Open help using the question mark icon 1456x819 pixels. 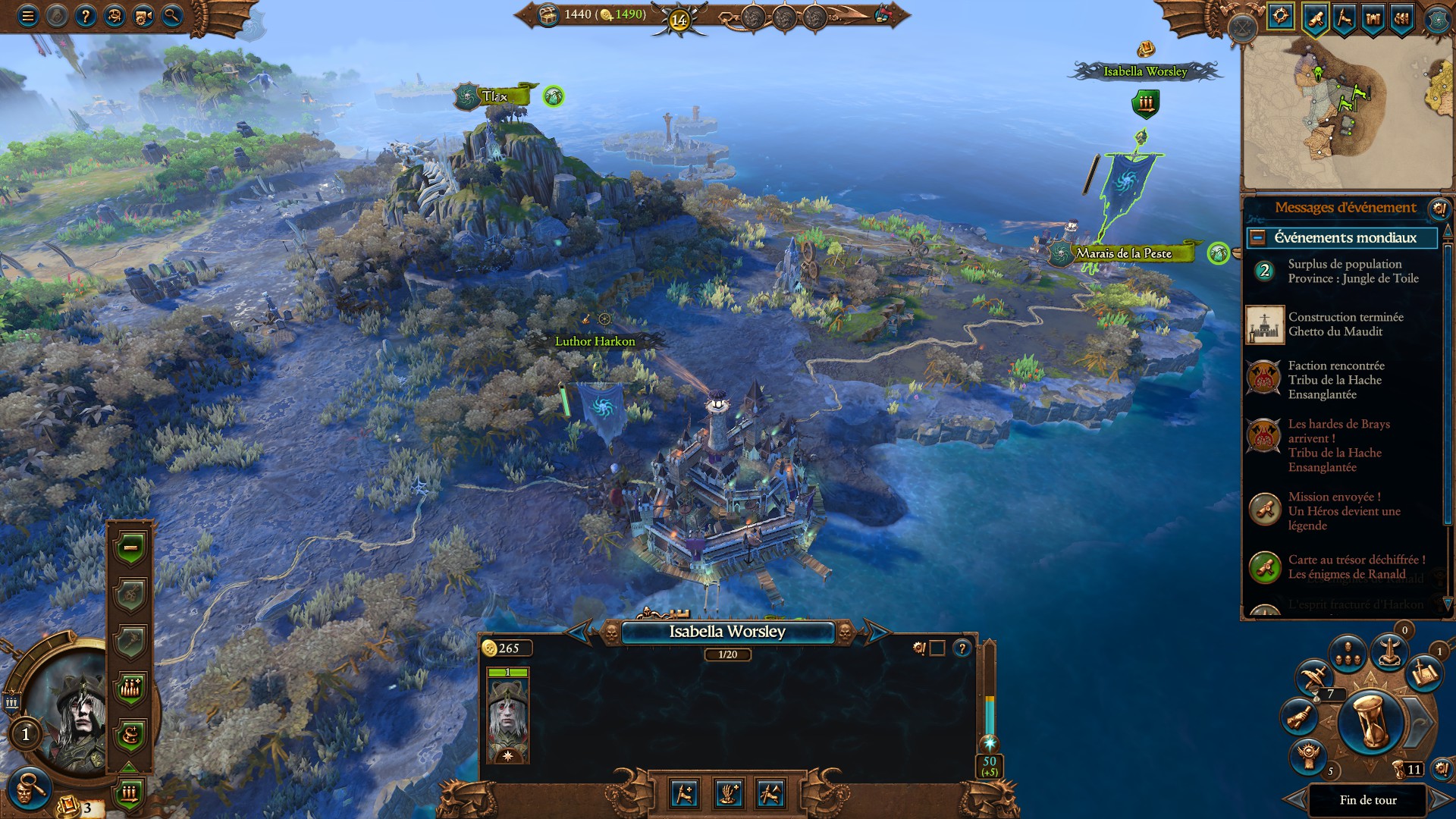[86, 14]
